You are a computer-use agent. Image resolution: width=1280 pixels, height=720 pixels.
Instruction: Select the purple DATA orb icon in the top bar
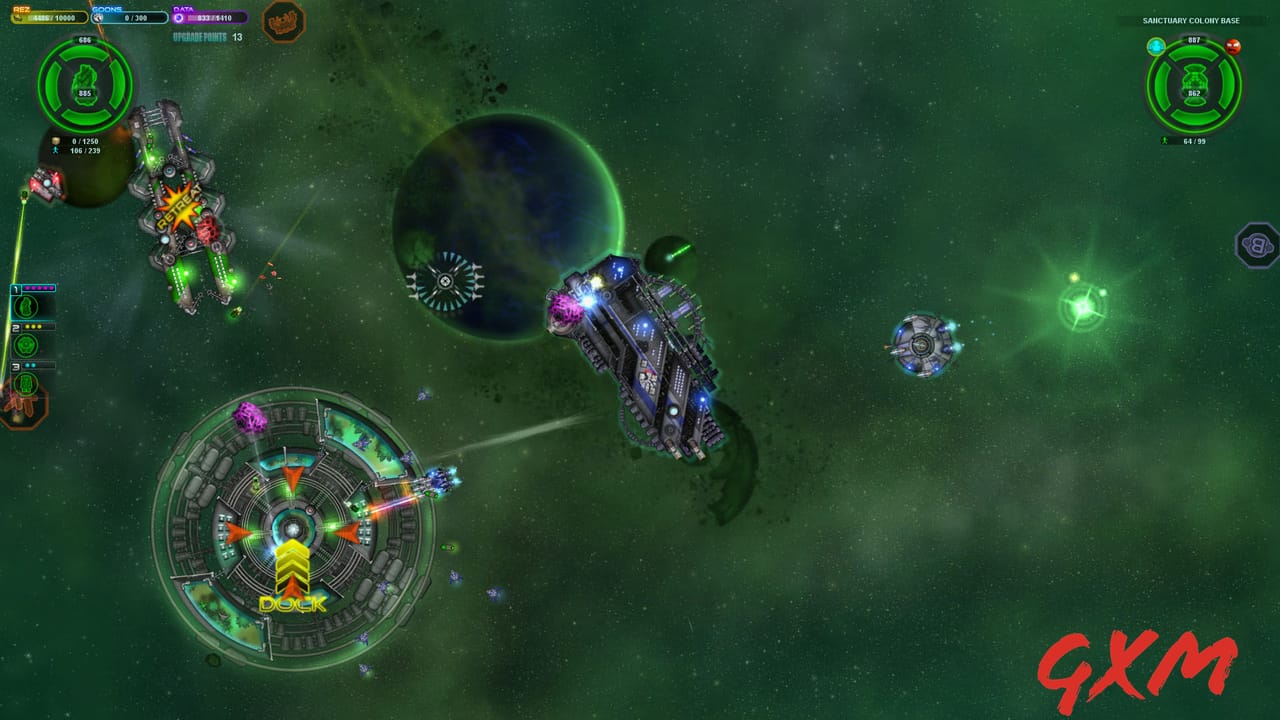pyautogui.click(x=176, y=18)
